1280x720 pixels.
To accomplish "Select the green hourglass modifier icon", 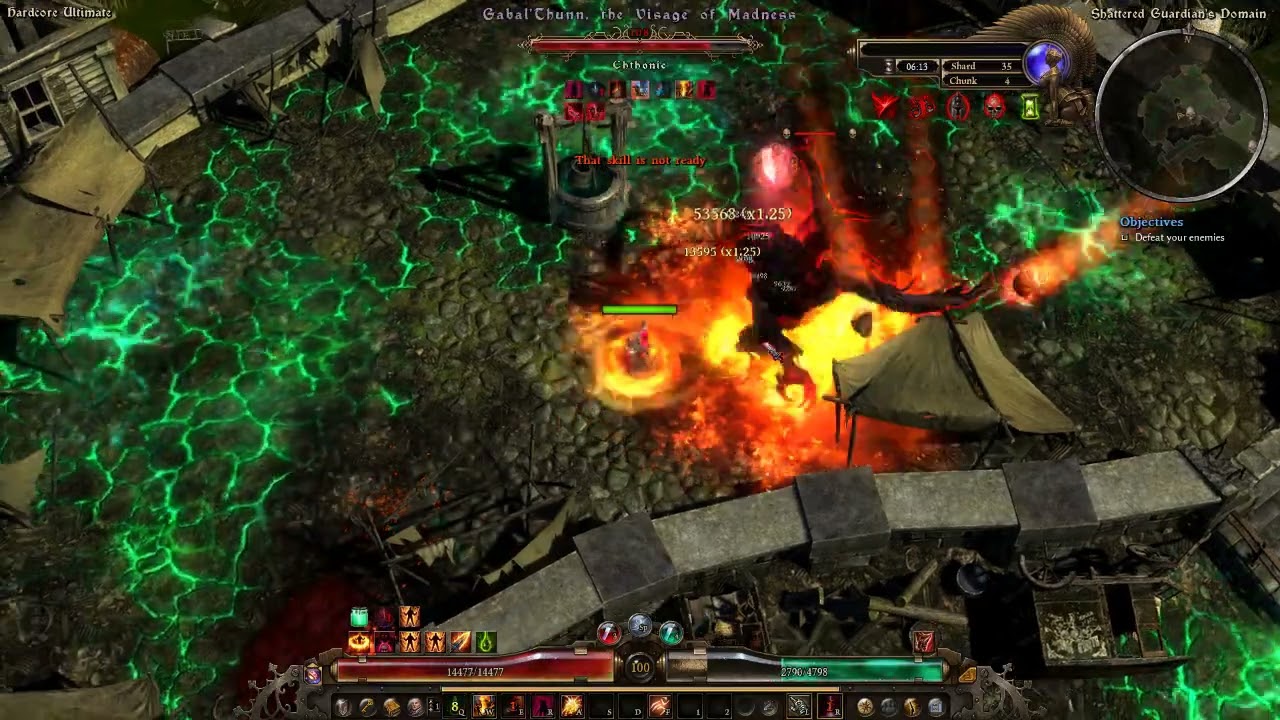I will (1030, 107).
